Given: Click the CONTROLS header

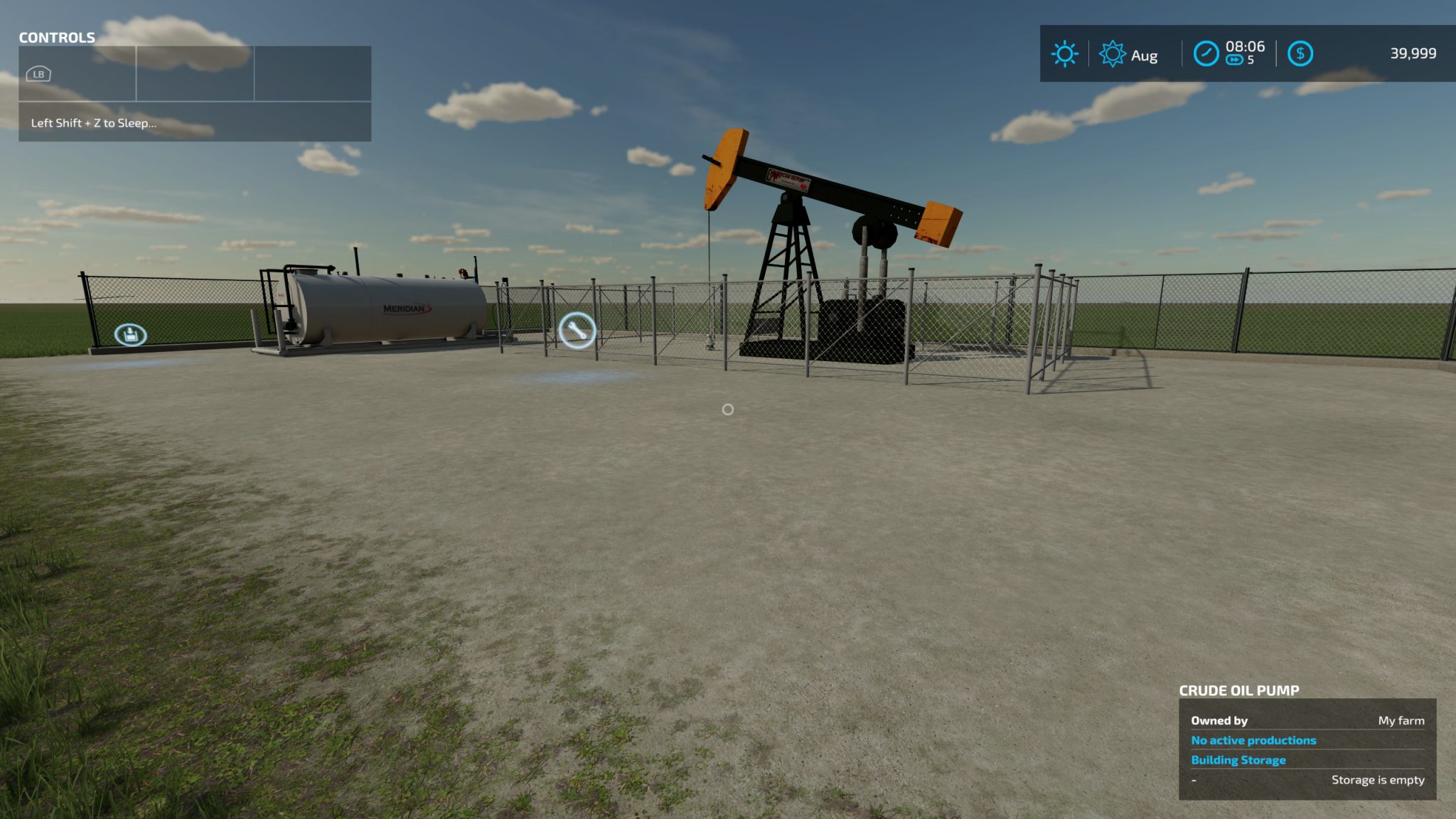Looking at the screenshot, I should (x=57, y=38).
